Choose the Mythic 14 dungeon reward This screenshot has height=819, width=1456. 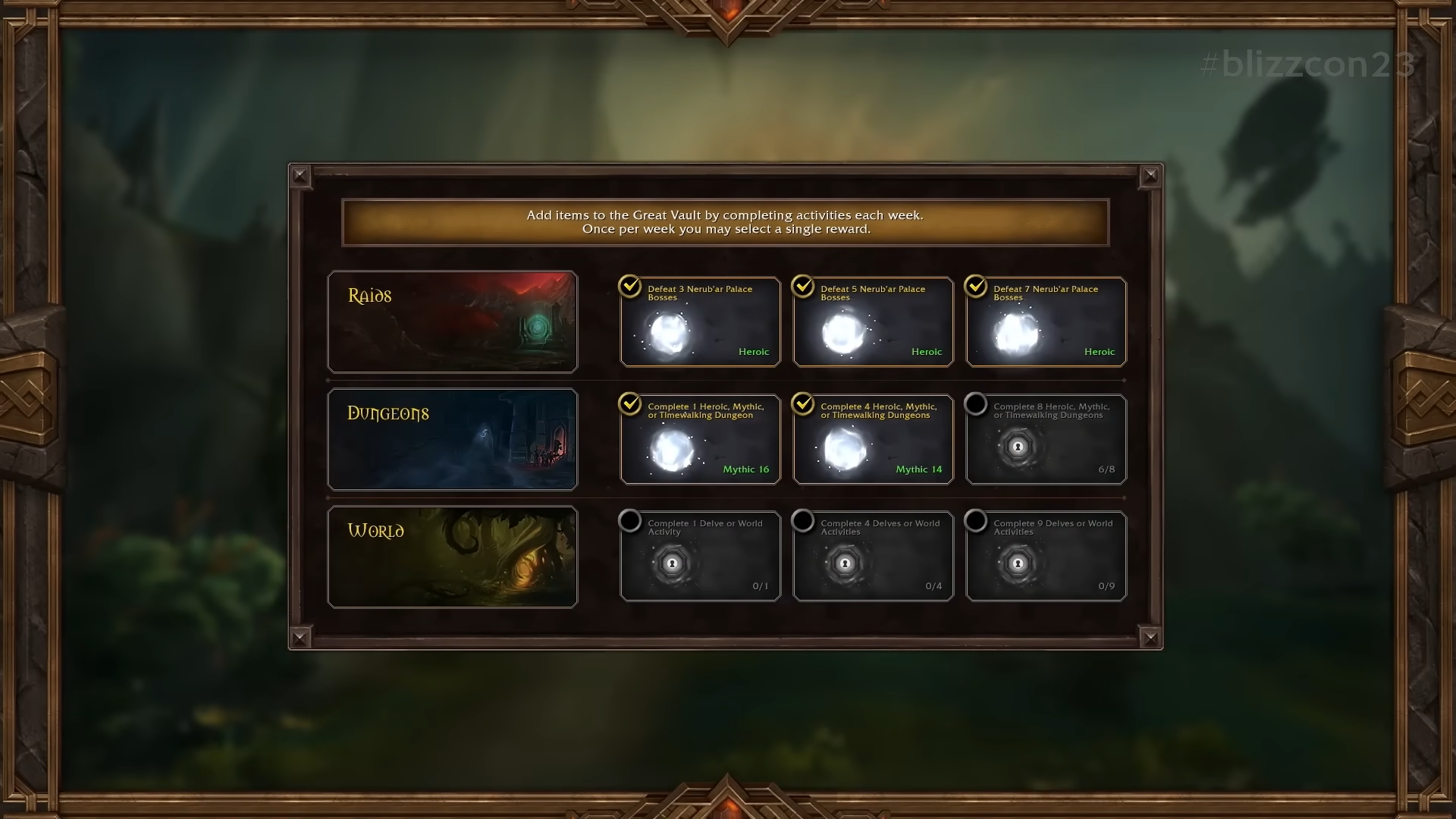873,440
